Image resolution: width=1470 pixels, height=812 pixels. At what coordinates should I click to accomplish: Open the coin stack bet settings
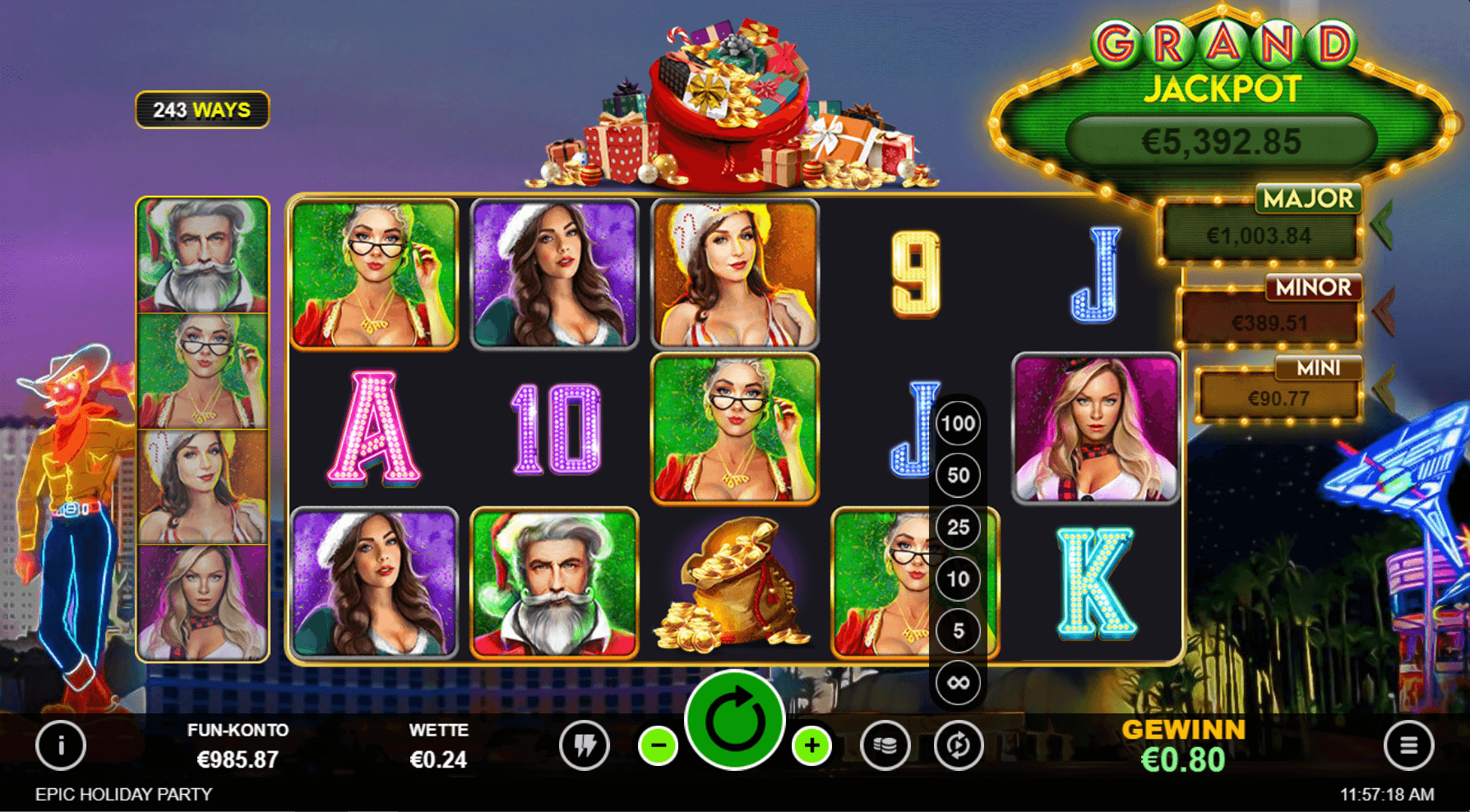coord(885,745)
